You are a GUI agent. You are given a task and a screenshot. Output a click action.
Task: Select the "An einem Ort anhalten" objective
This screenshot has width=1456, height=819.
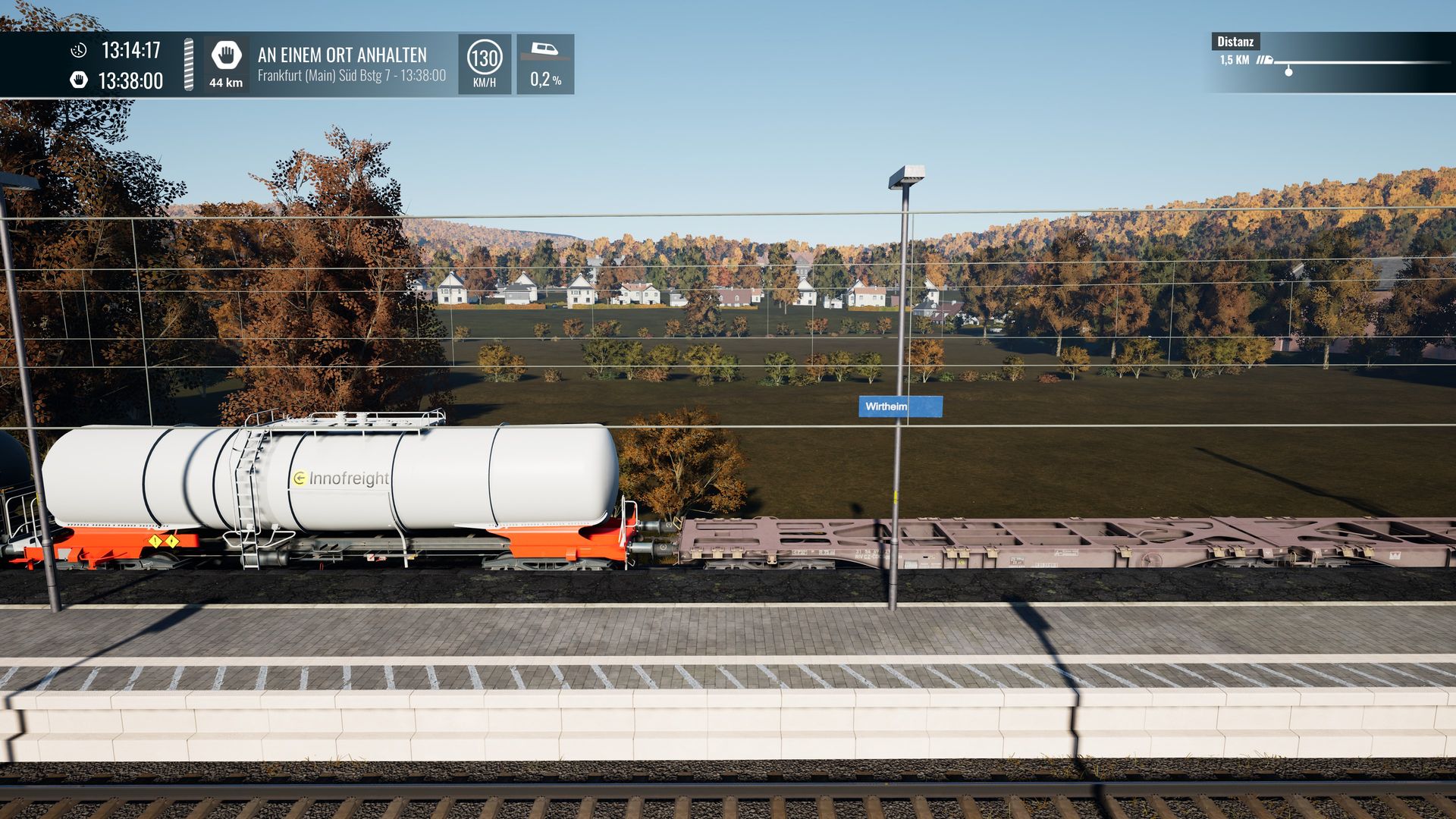[342, 55]
